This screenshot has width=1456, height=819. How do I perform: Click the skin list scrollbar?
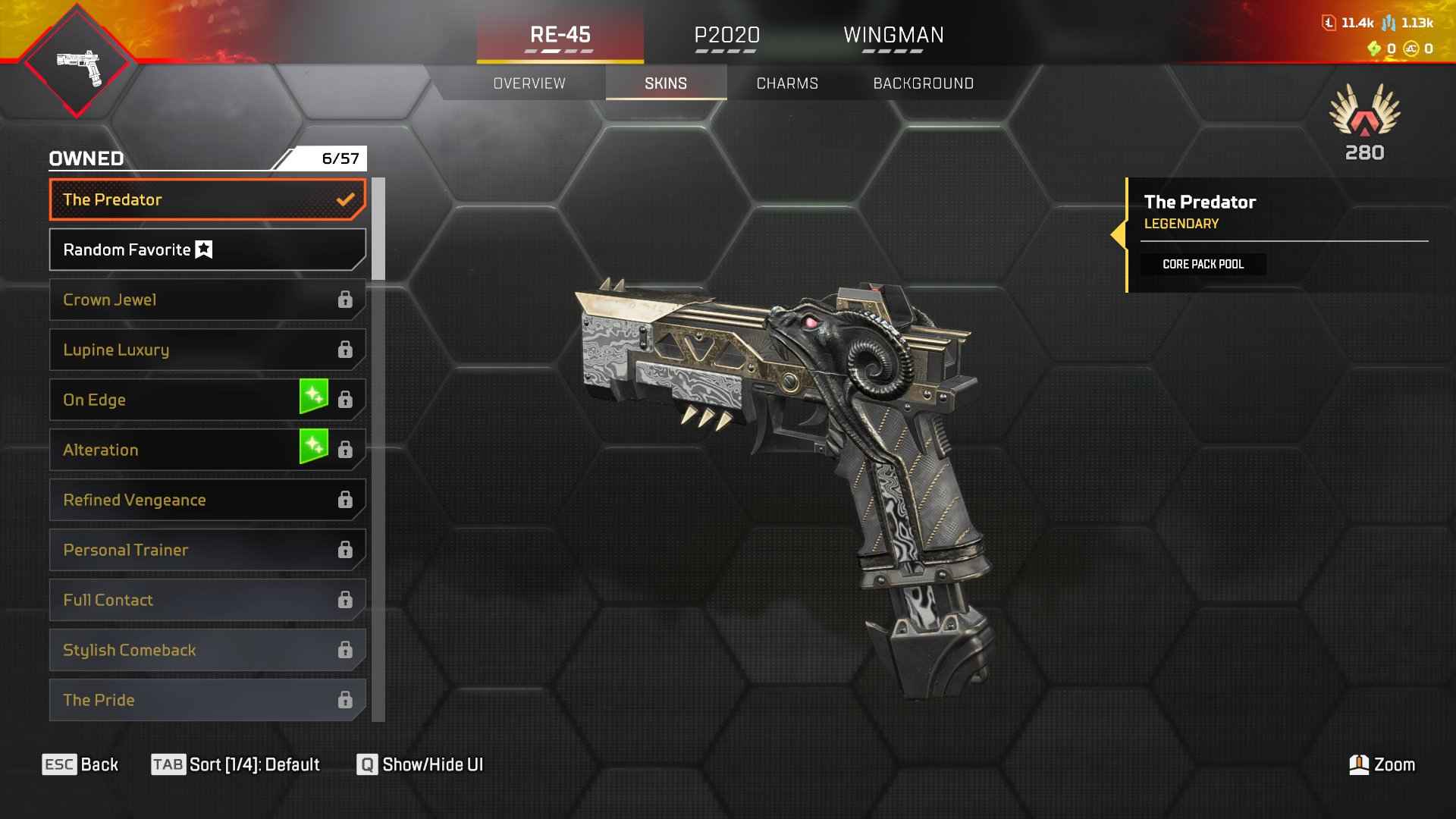click(x=378, y=229)
